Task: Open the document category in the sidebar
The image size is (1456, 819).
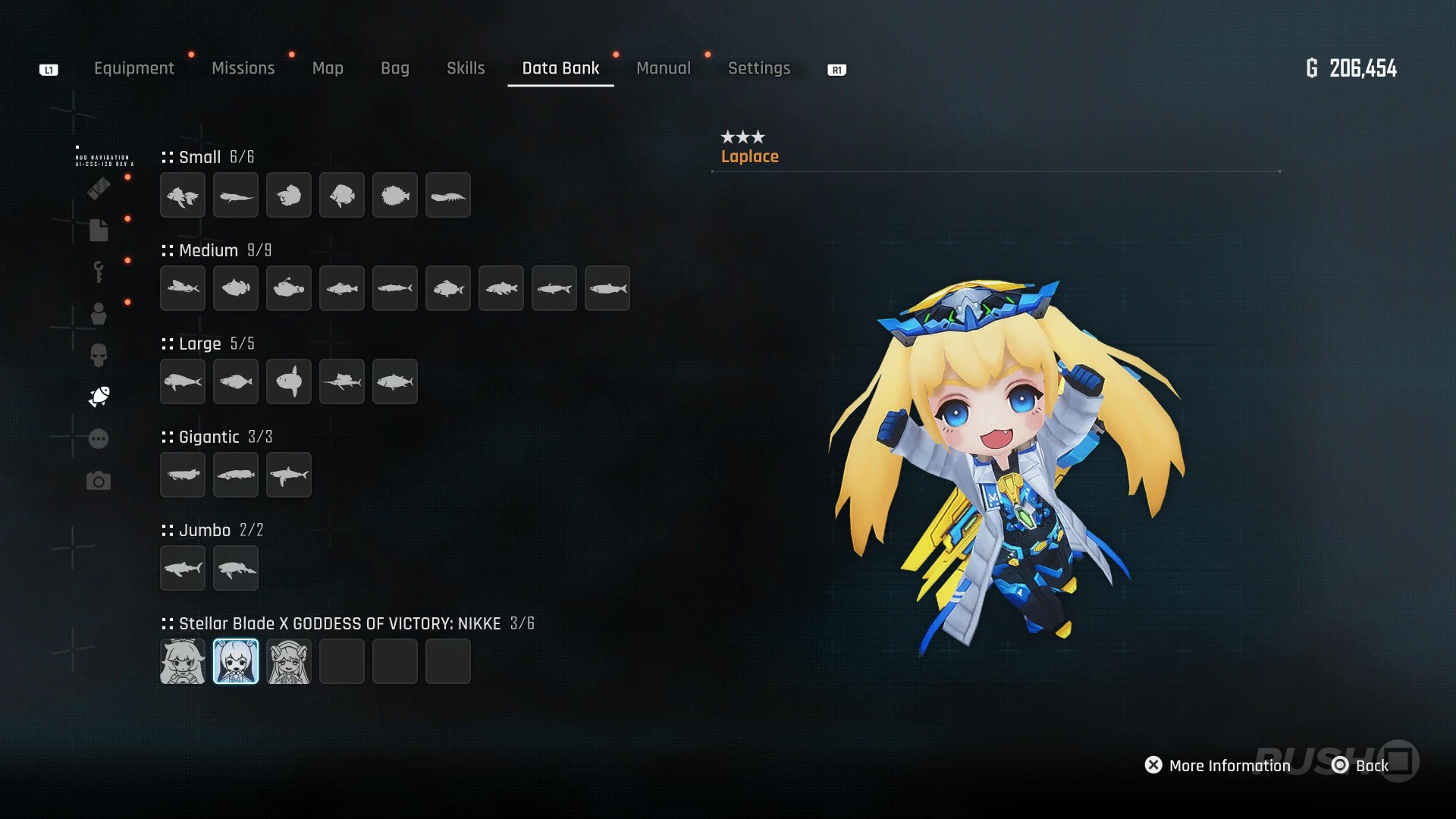Action: click(99, 230)
